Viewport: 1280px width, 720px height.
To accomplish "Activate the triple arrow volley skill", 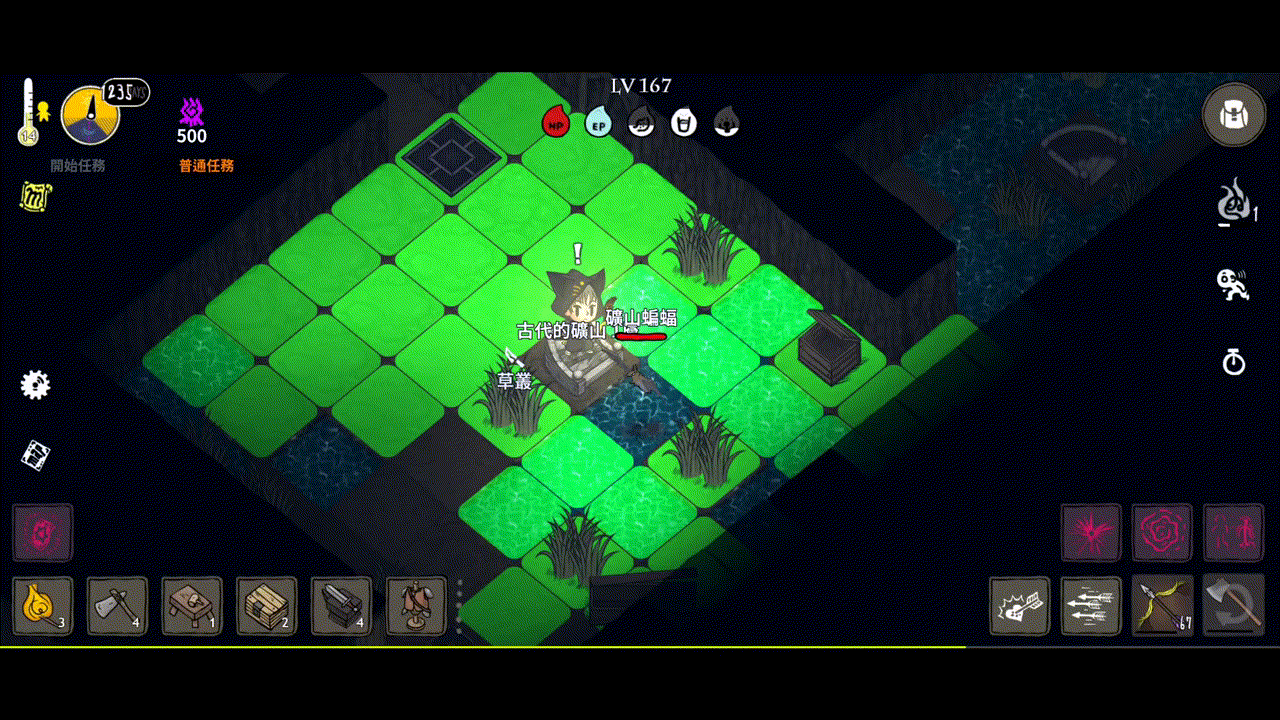I will (1091, 606).
